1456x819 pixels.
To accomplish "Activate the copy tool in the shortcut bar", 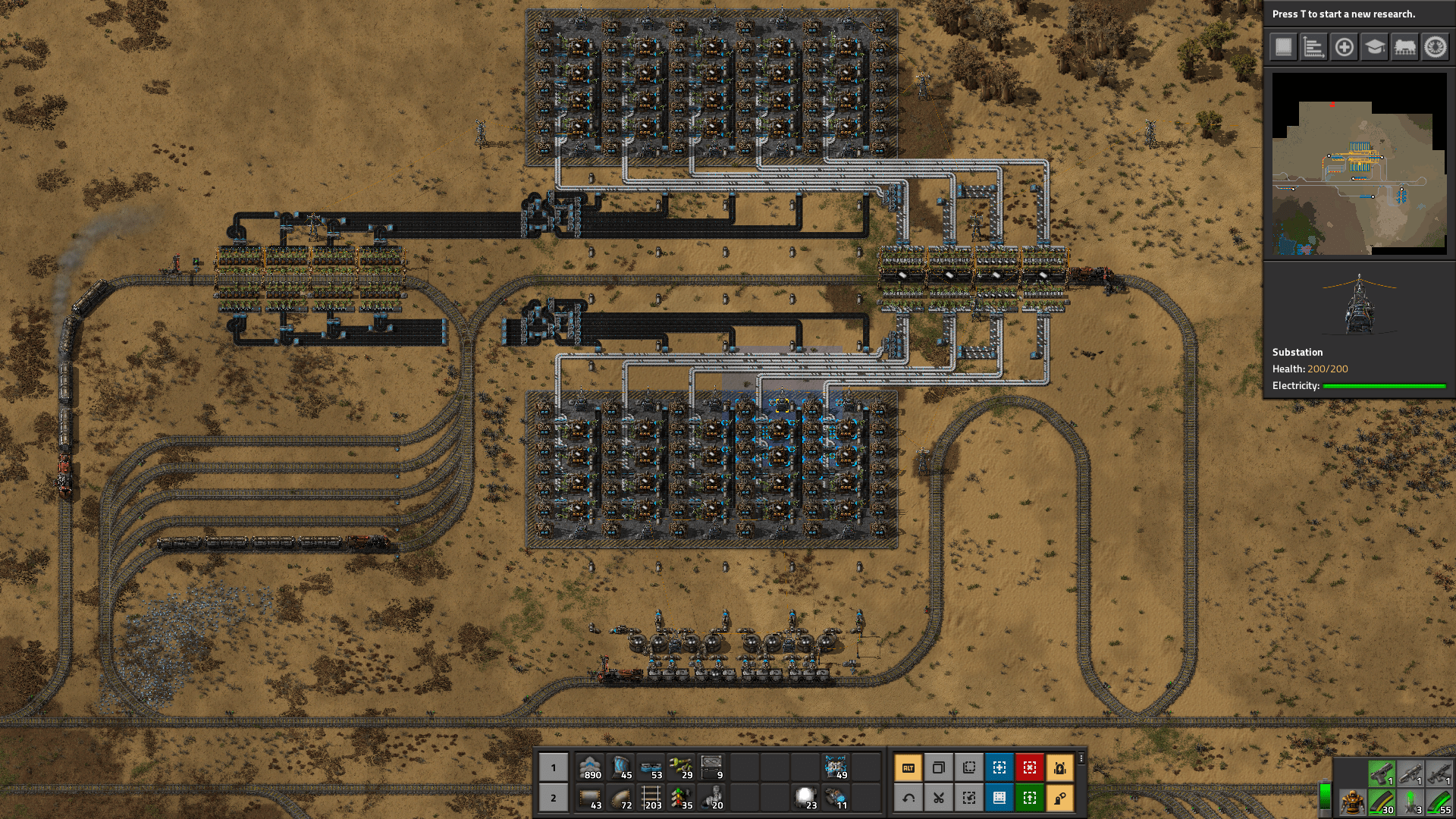I will click(940, 767).
